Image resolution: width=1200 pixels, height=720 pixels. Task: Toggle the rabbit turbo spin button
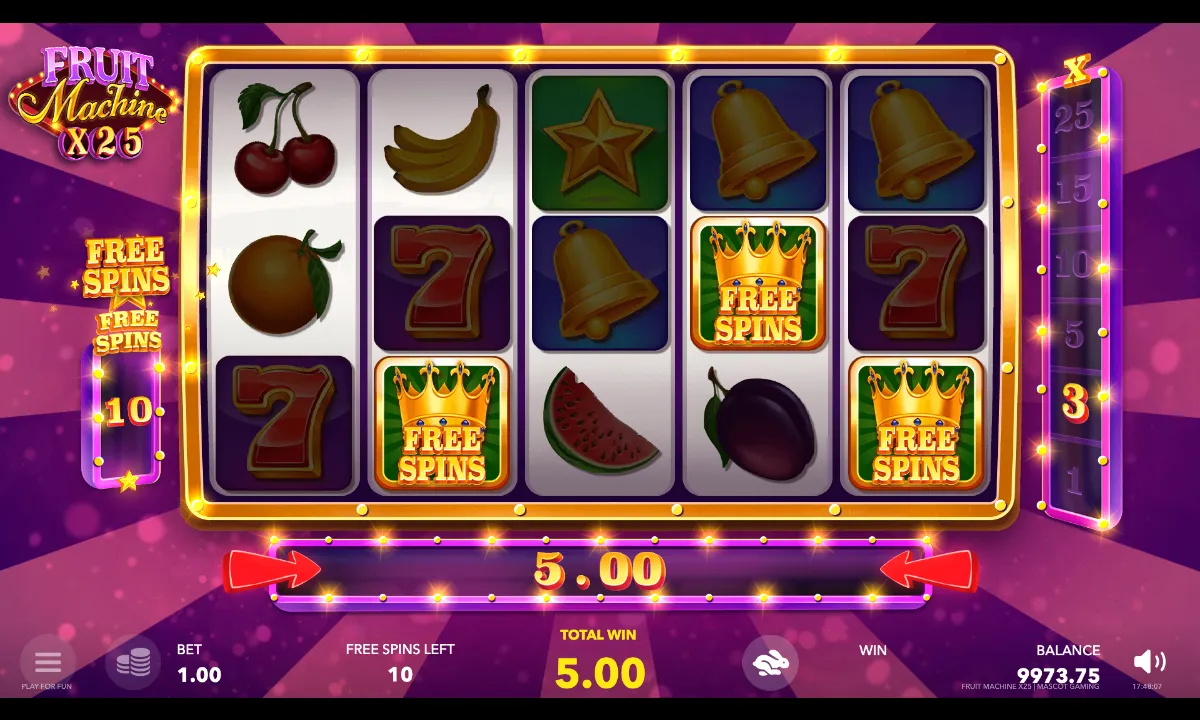(x=770, y=663)
